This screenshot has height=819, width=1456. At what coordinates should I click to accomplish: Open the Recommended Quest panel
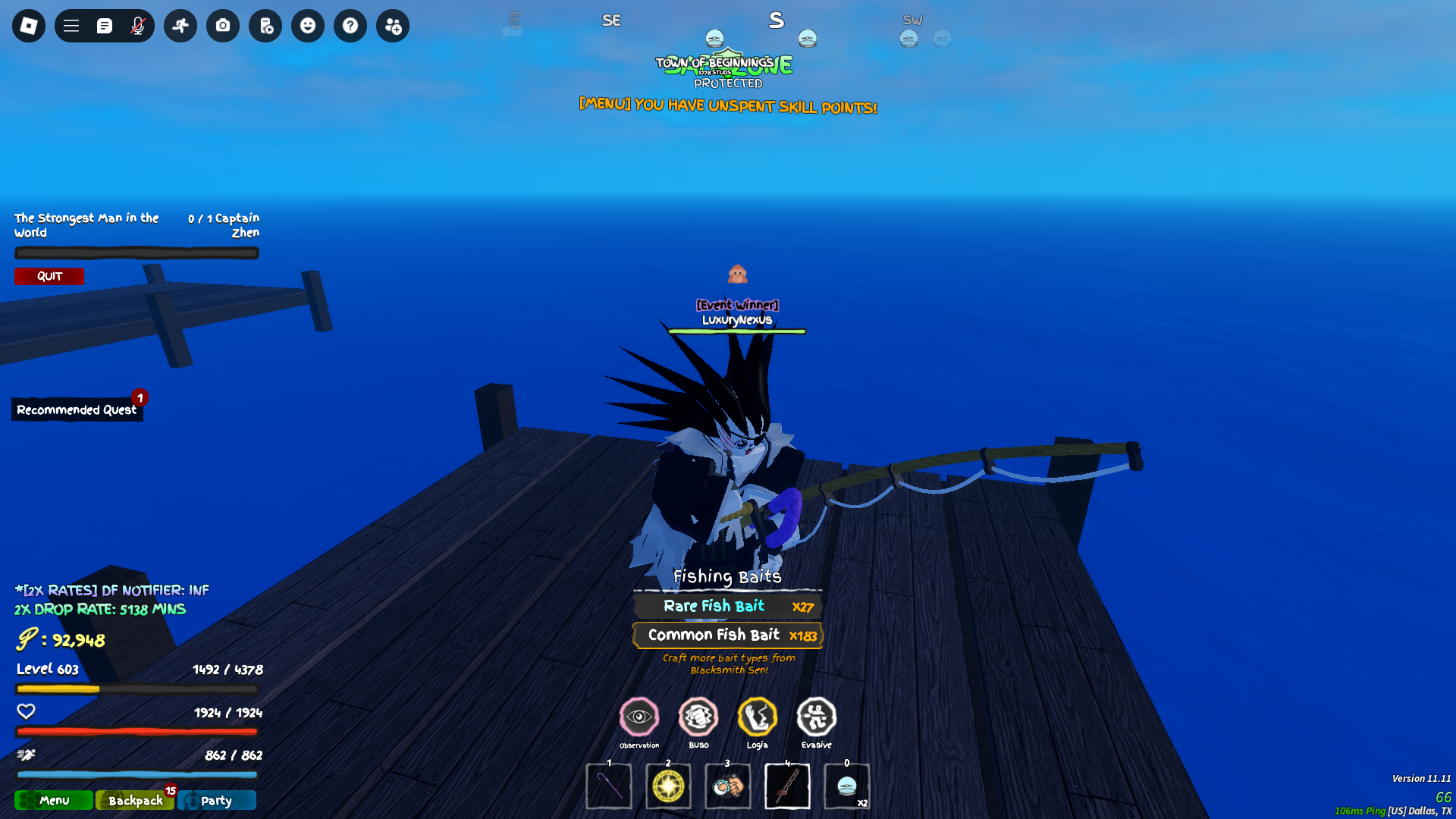(x=77, y=409)
